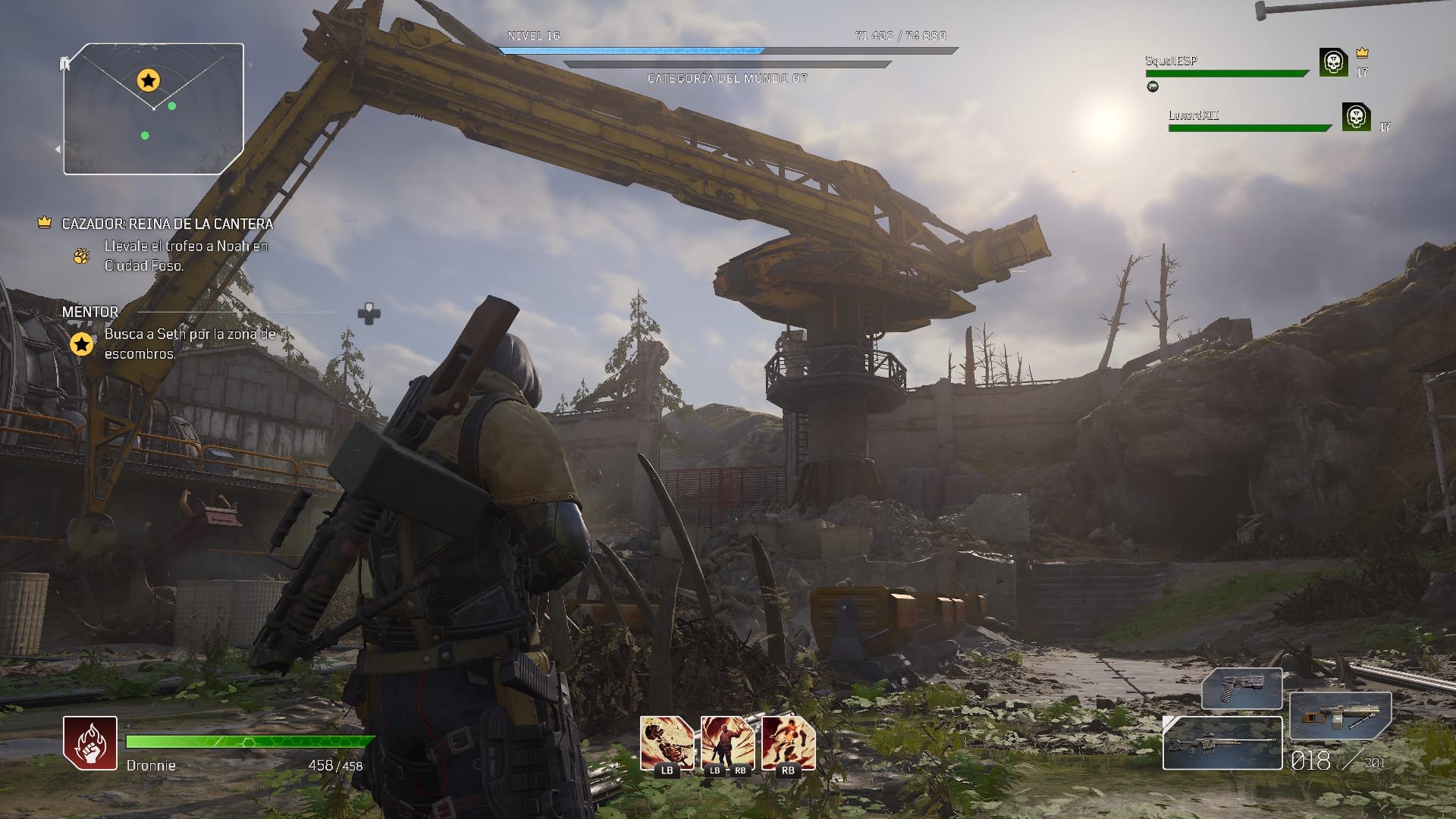Activate the skill showing a standing gunman
This screenshot has width=1456, height=819.
click(x=727, y=743)
